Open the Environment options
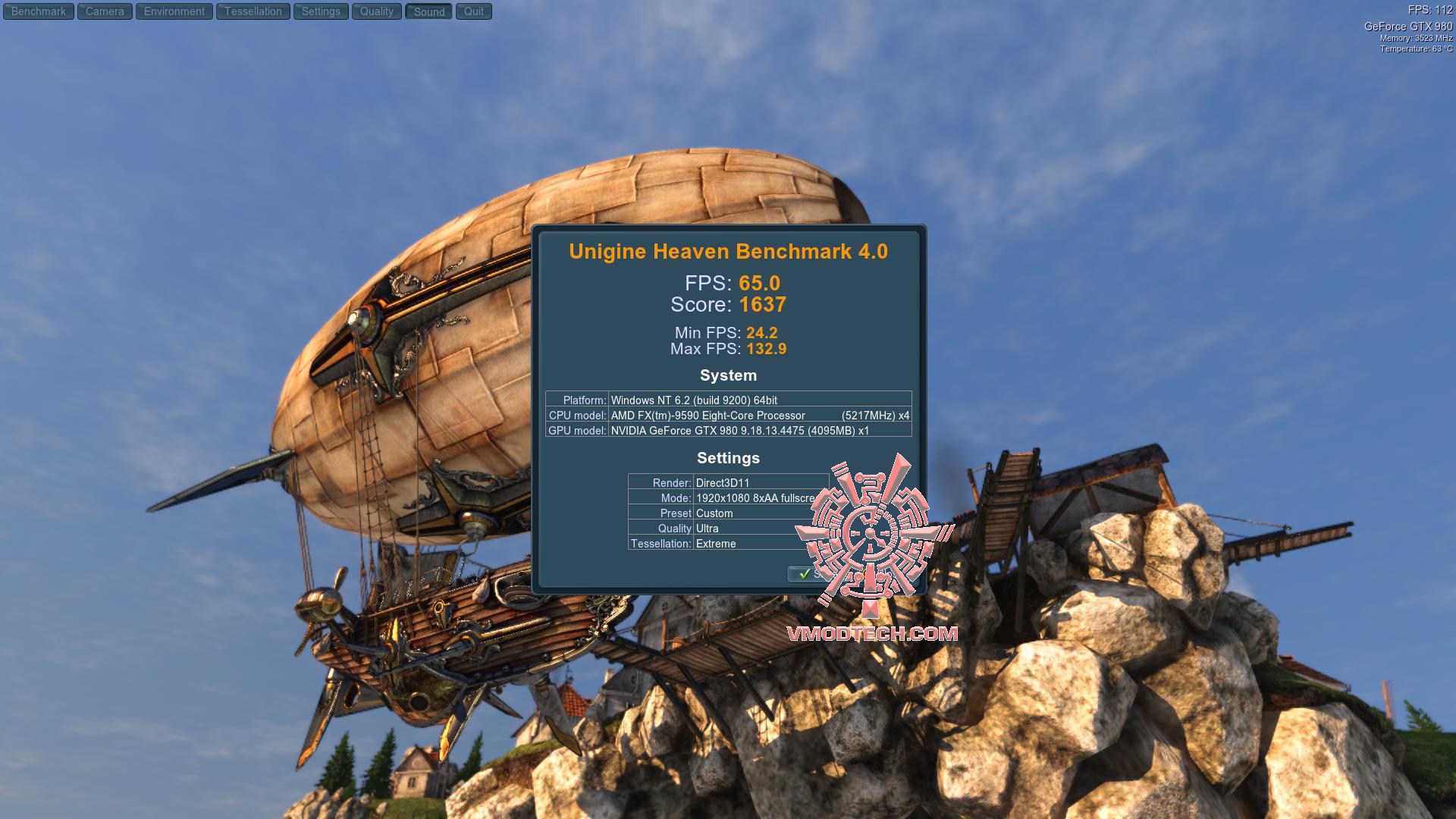1456x819 pixels. tap(174, 11)
